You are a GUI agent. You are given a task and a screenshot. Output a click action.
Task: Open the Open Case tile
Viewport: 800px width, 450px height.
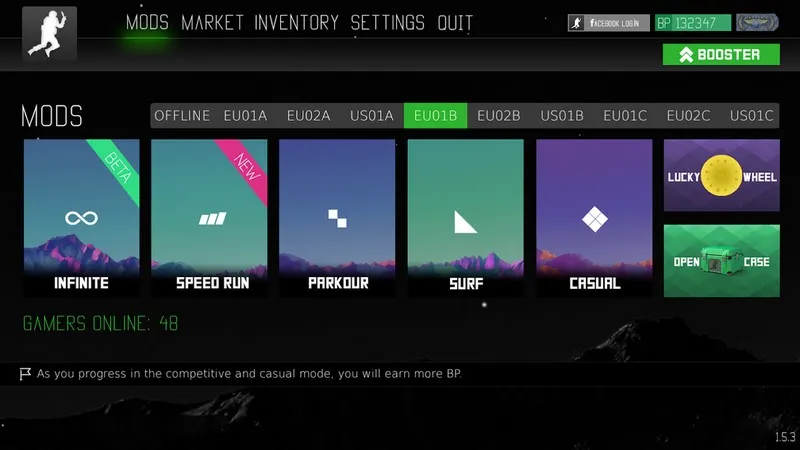[x=721, y=261]
